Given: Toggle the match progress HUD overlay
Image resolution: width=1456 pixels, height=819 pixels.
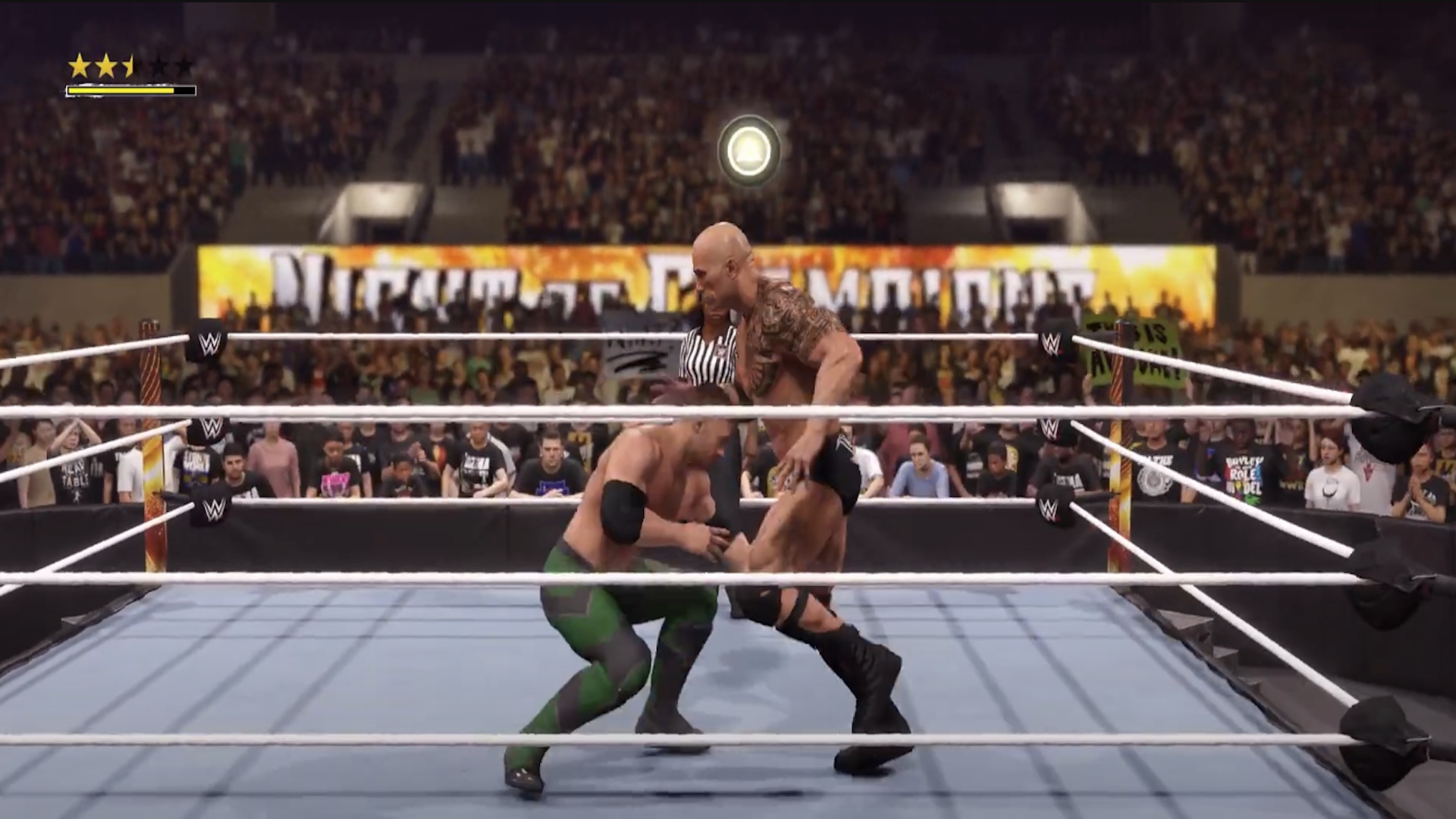Looking at the screenshot, I should click(x=130, y=76).
